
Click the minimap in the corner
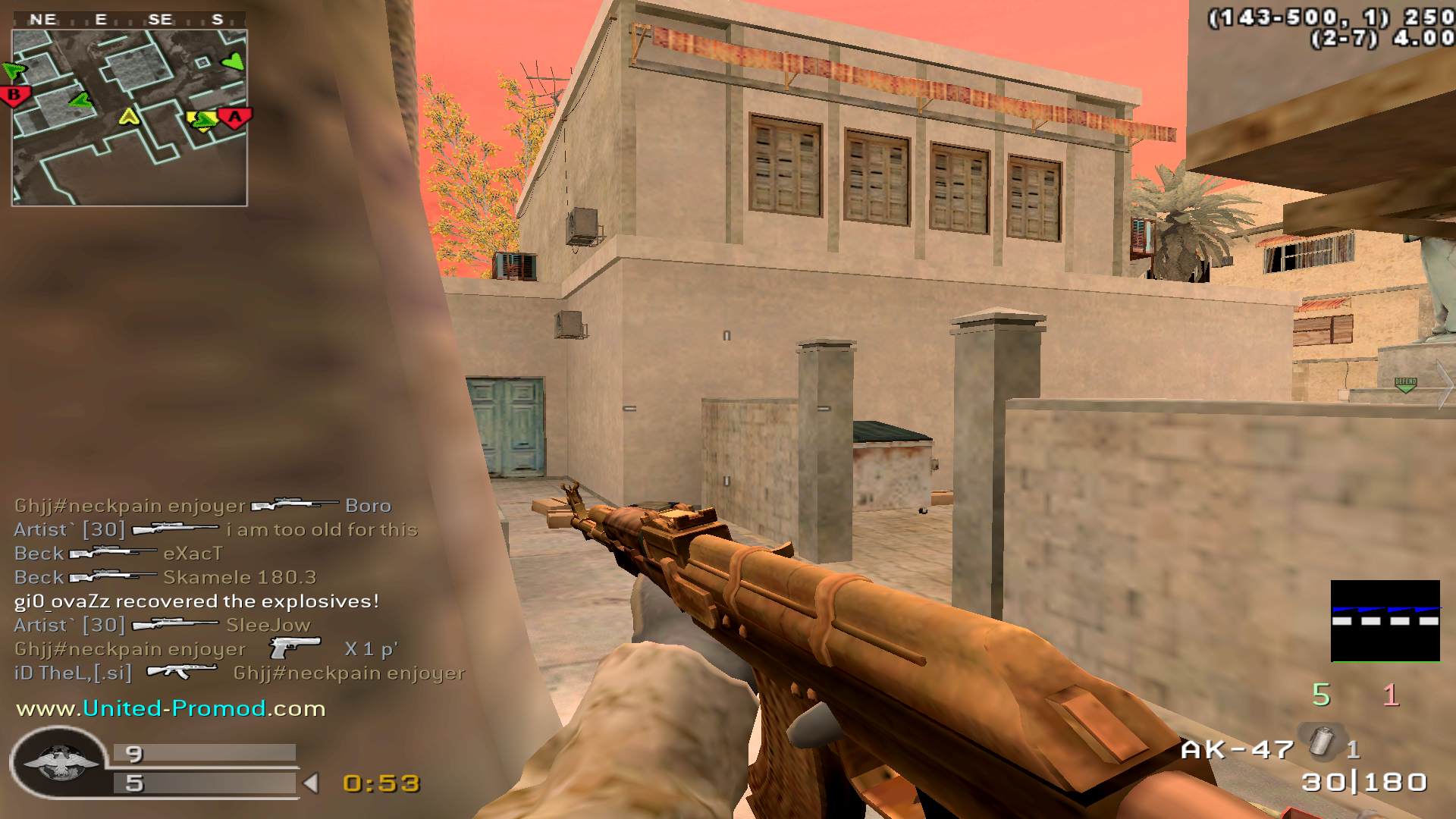coord(129,118)
